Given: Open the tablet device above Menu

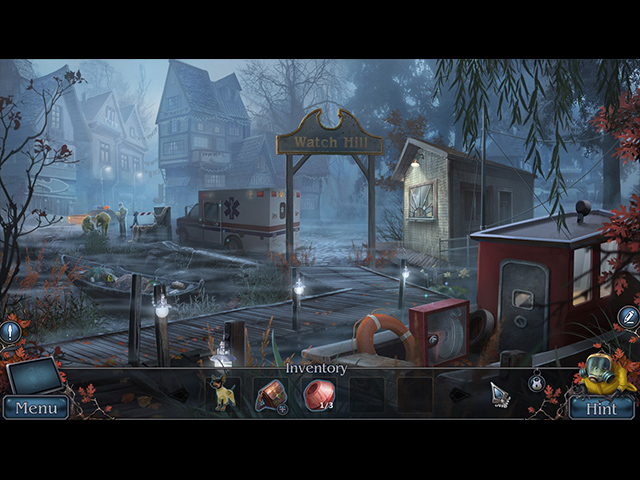Looking at the screenshot, I should pyautogui.click(x=34, y=376).
